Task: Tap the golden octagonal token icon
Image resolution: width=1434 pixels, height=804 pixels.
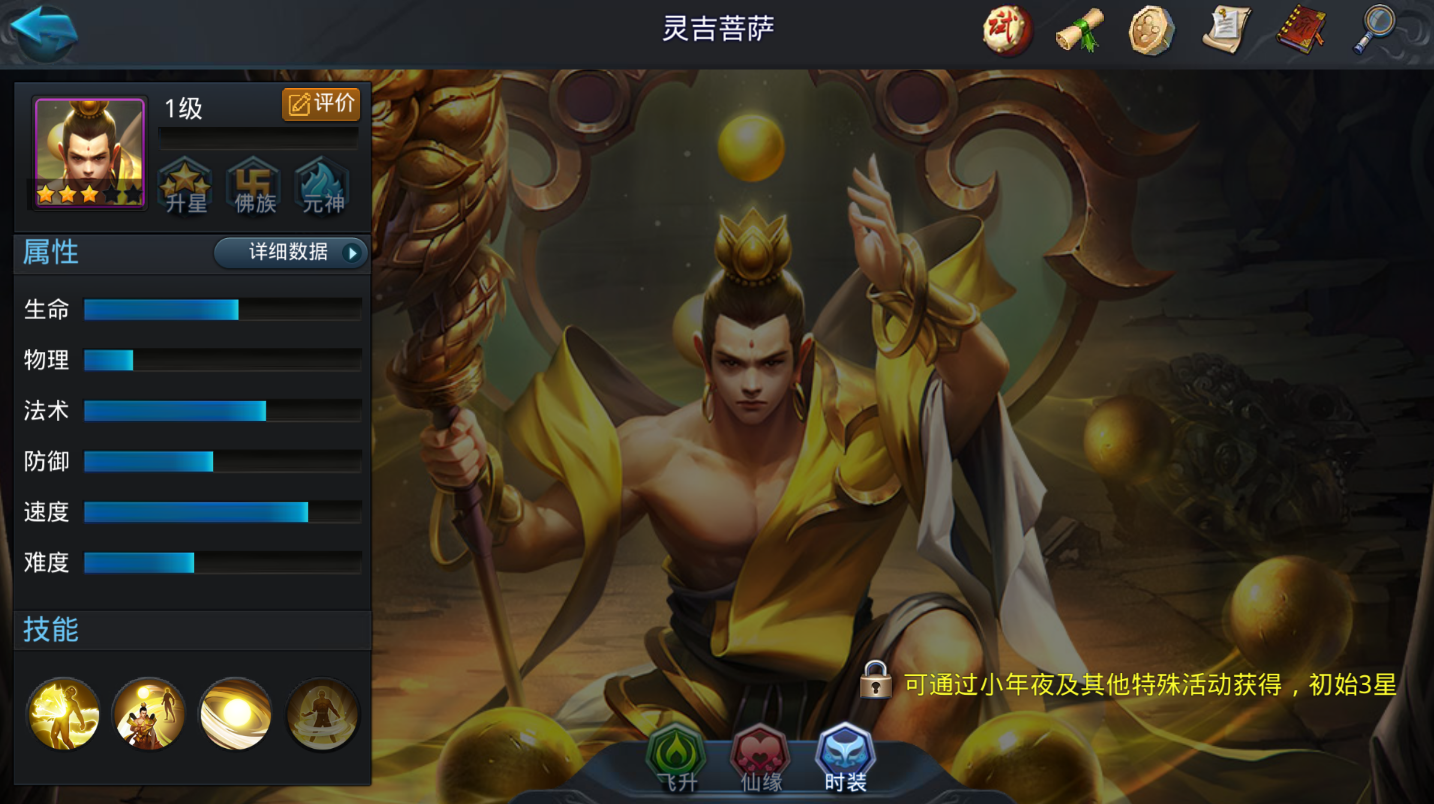Action: coord(1152,30)
